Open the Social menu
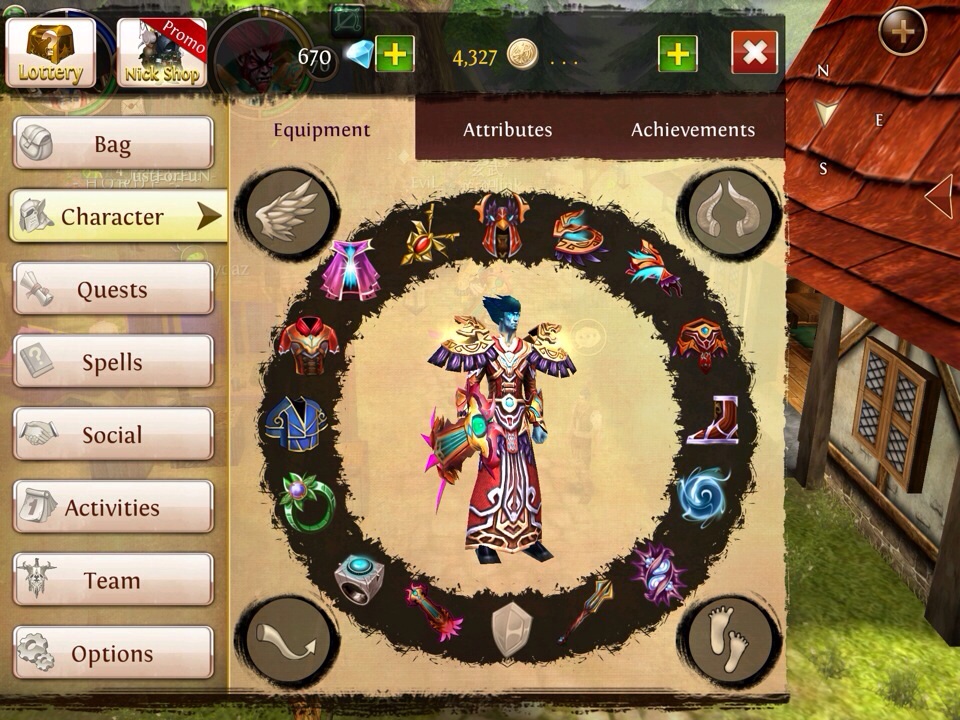960x720 pixels. tap(113, 435)
